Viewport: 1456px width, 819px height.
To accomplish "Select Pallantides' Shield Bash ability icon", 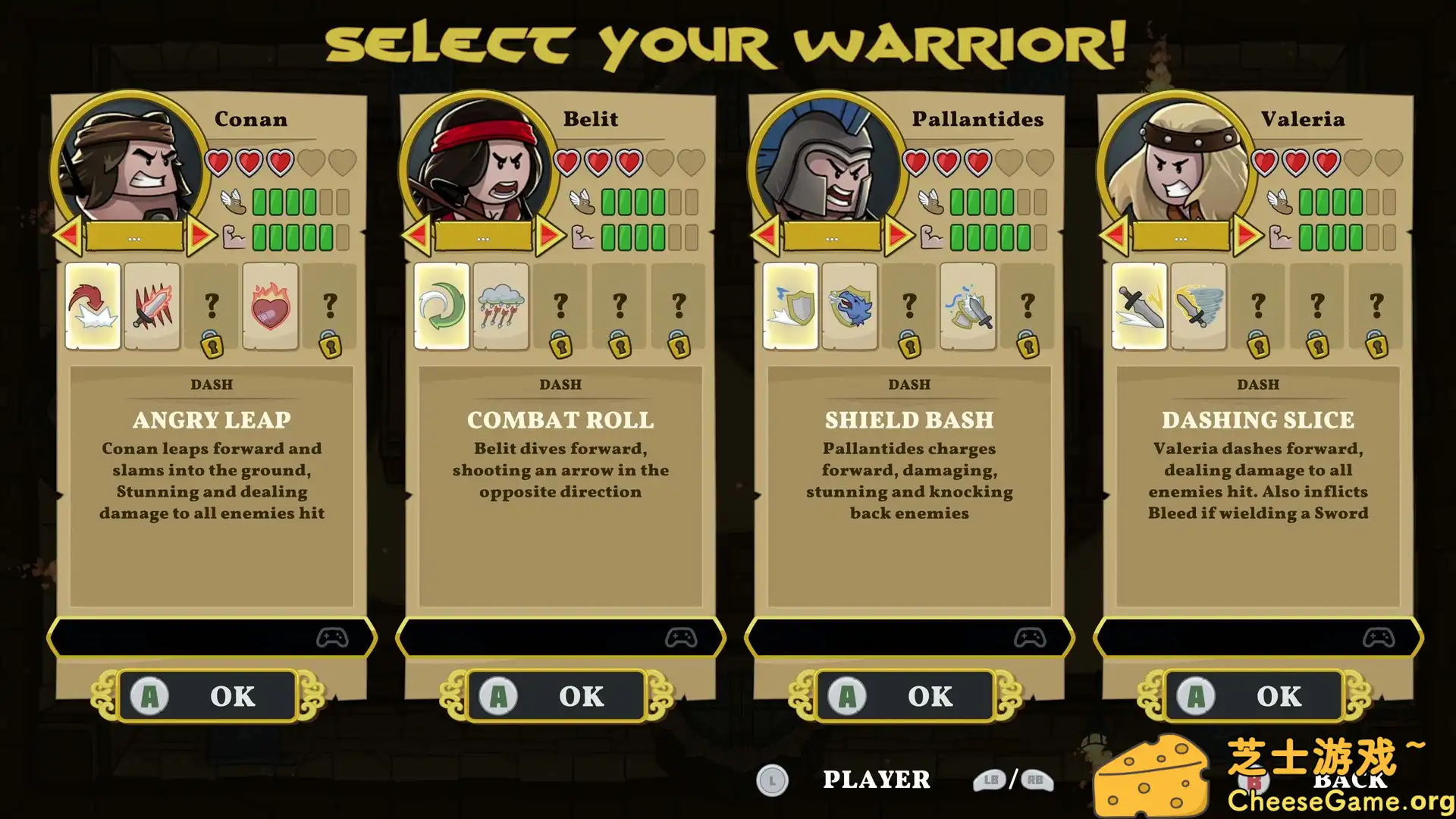I will pyautogui.click(x=789, y=306).
